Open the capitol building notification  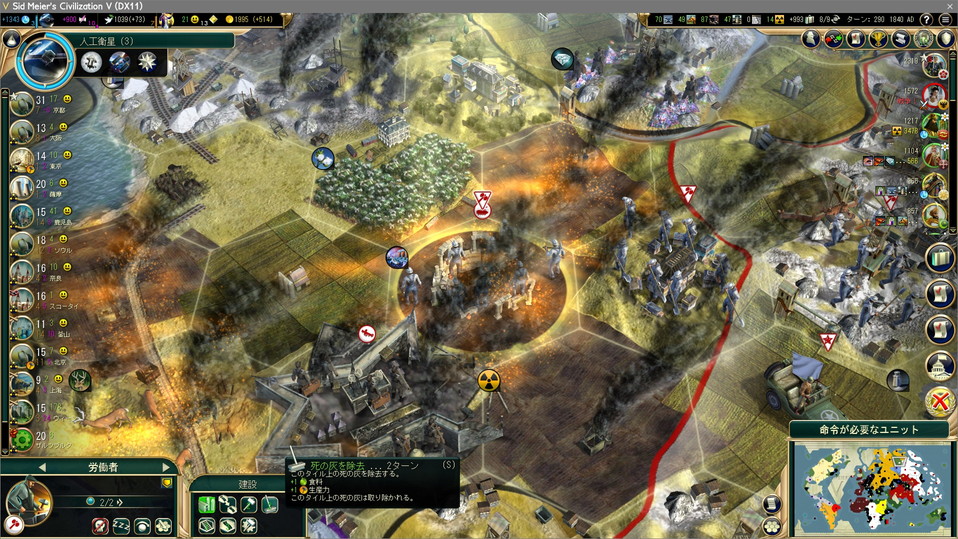point(940,365)
